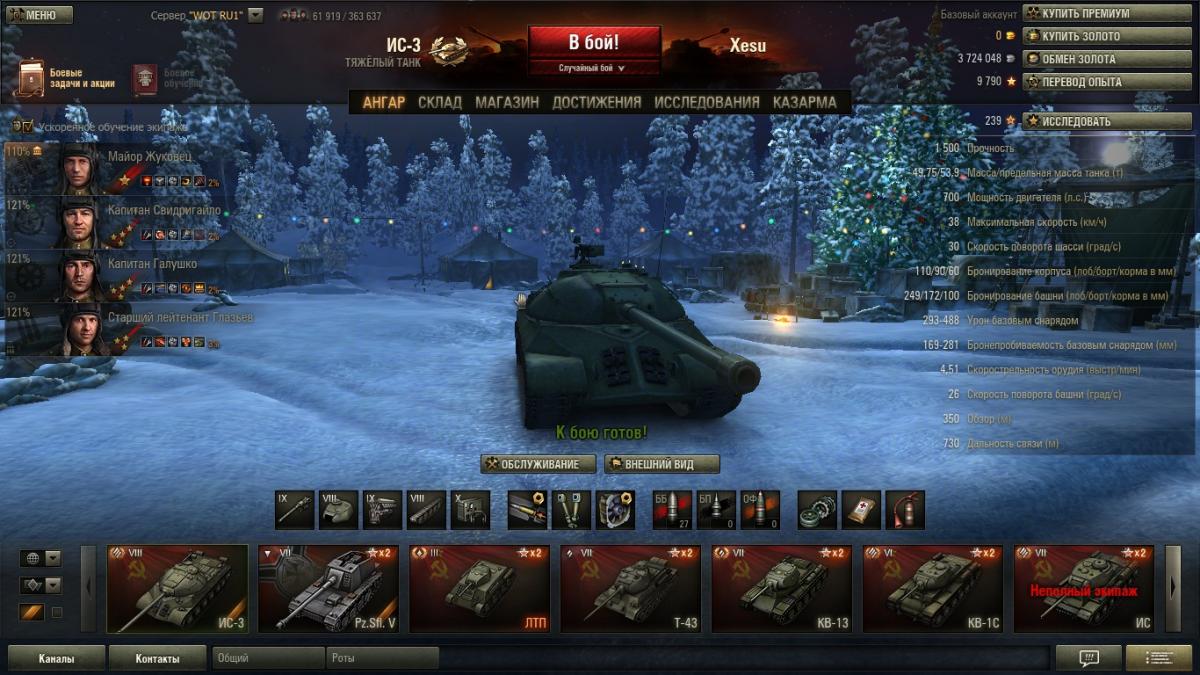The width and height of the screenshot is (1200, 675).
Task: Select the Pz.Sfl. V tank in carousel
Action: click(x=328, y=589)
